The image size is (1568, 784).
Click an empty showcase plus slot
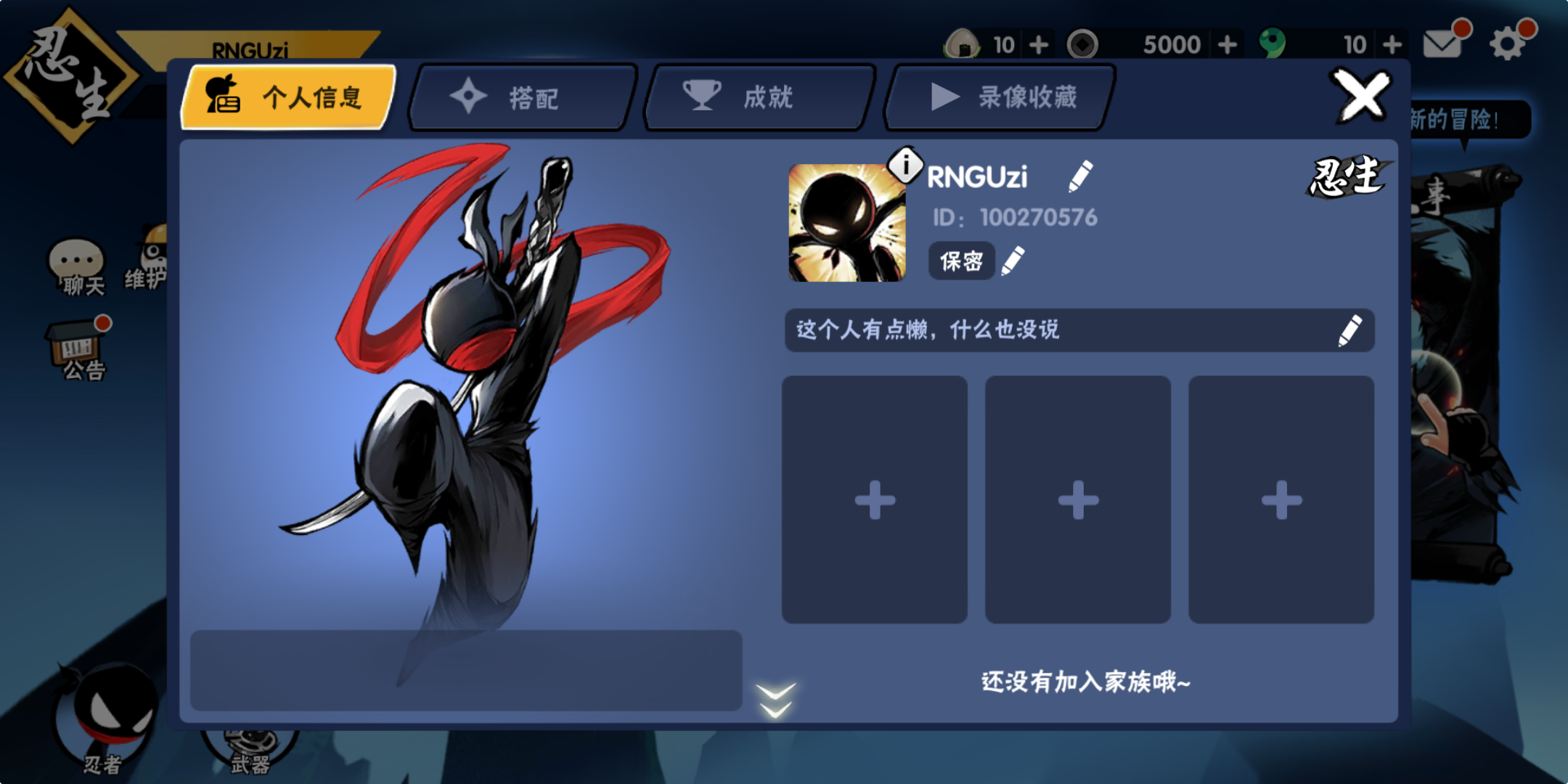(874, 498)
